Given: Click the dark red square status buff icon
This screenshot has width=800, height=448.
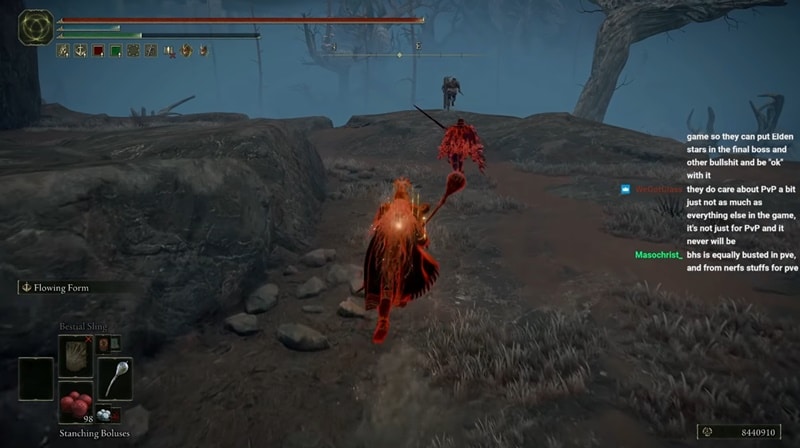Looking at the screenshot, I should click(x=98, y=50).
